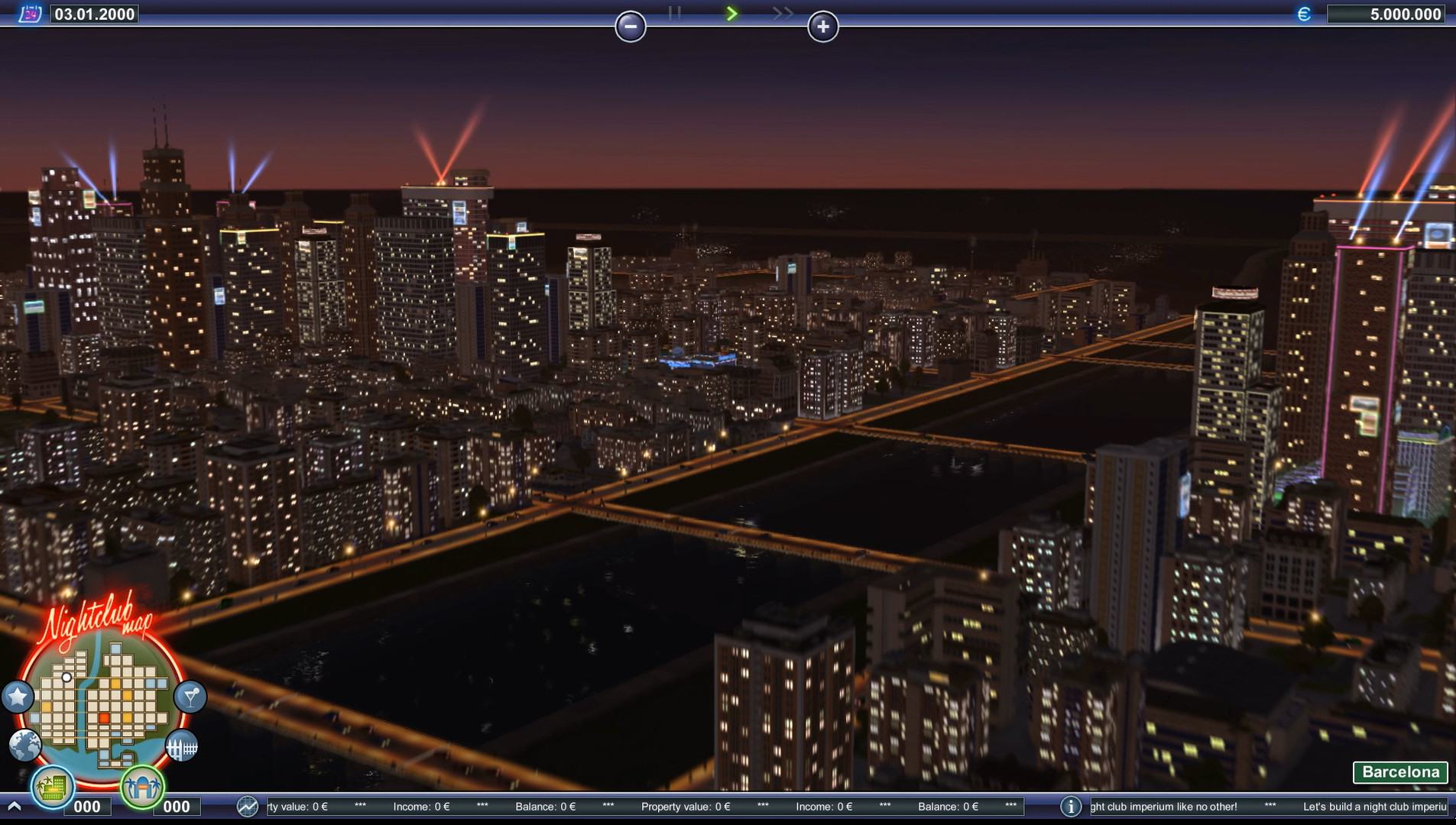The image size is (1456, 825).
Task: Click the euro currency icon
Action: [x=1304, y=14]
